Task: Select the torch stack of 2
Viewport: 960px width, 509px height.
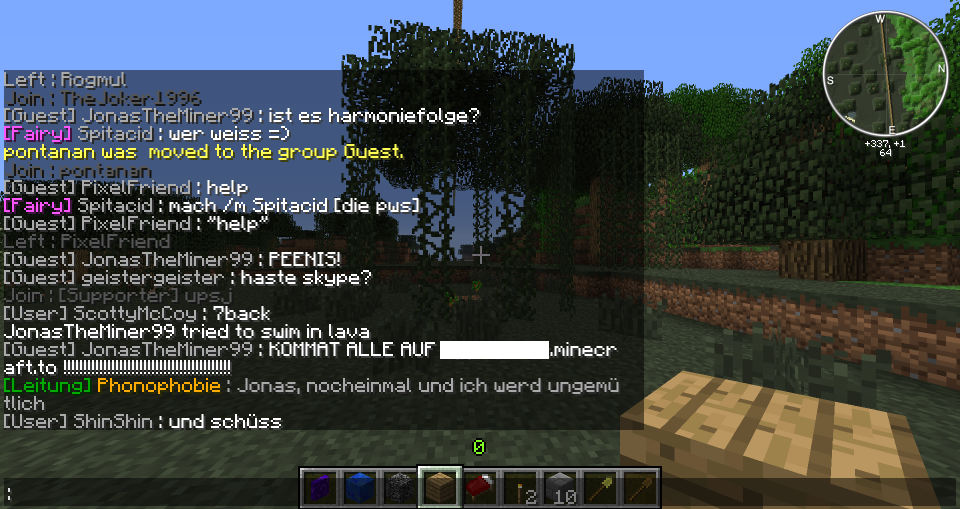Action: point(520,488)
